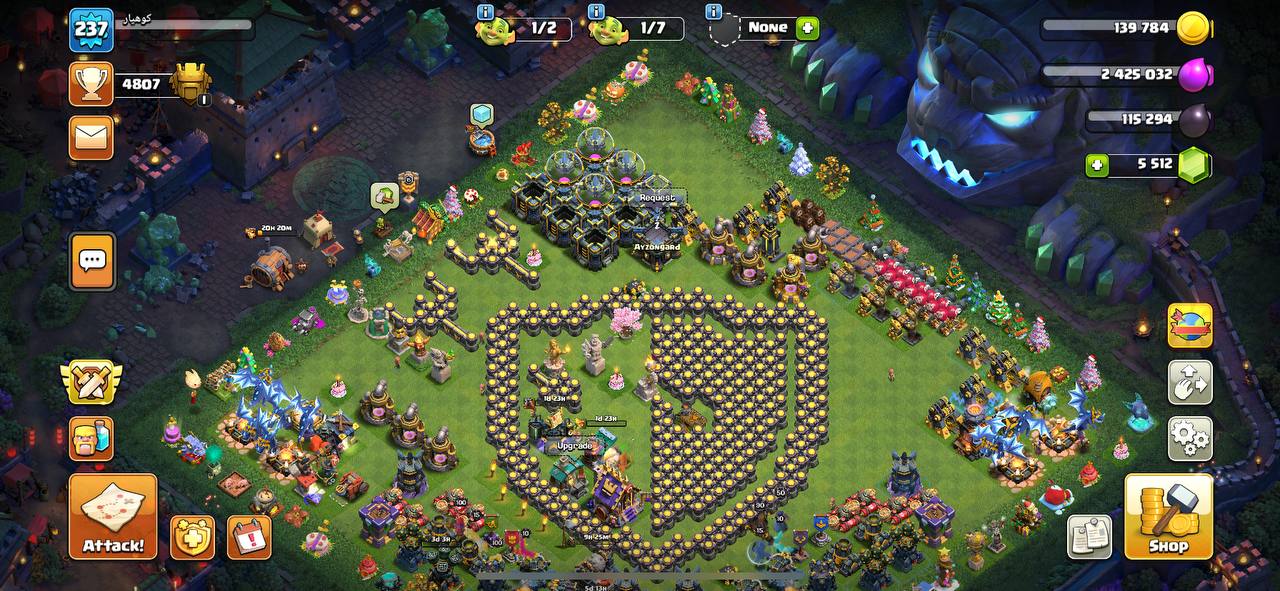Enter village edit mode via hand-arrows button
This screenshot has height=591, width=1280.
[x=1190, y=382]
